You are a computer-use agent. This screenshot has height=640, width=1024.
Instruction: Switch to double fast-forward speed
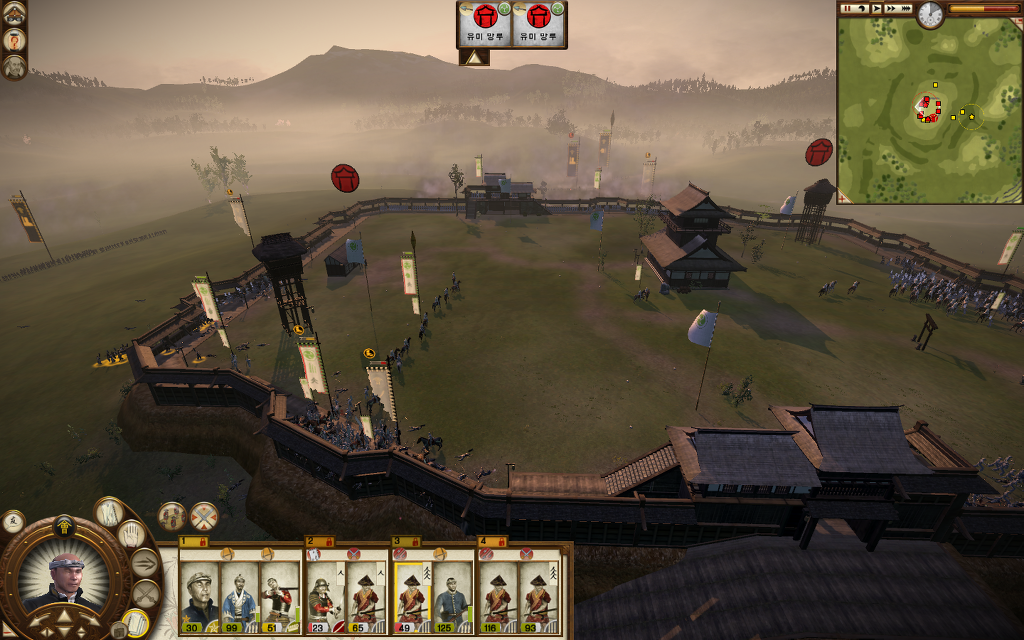(891, 8)
